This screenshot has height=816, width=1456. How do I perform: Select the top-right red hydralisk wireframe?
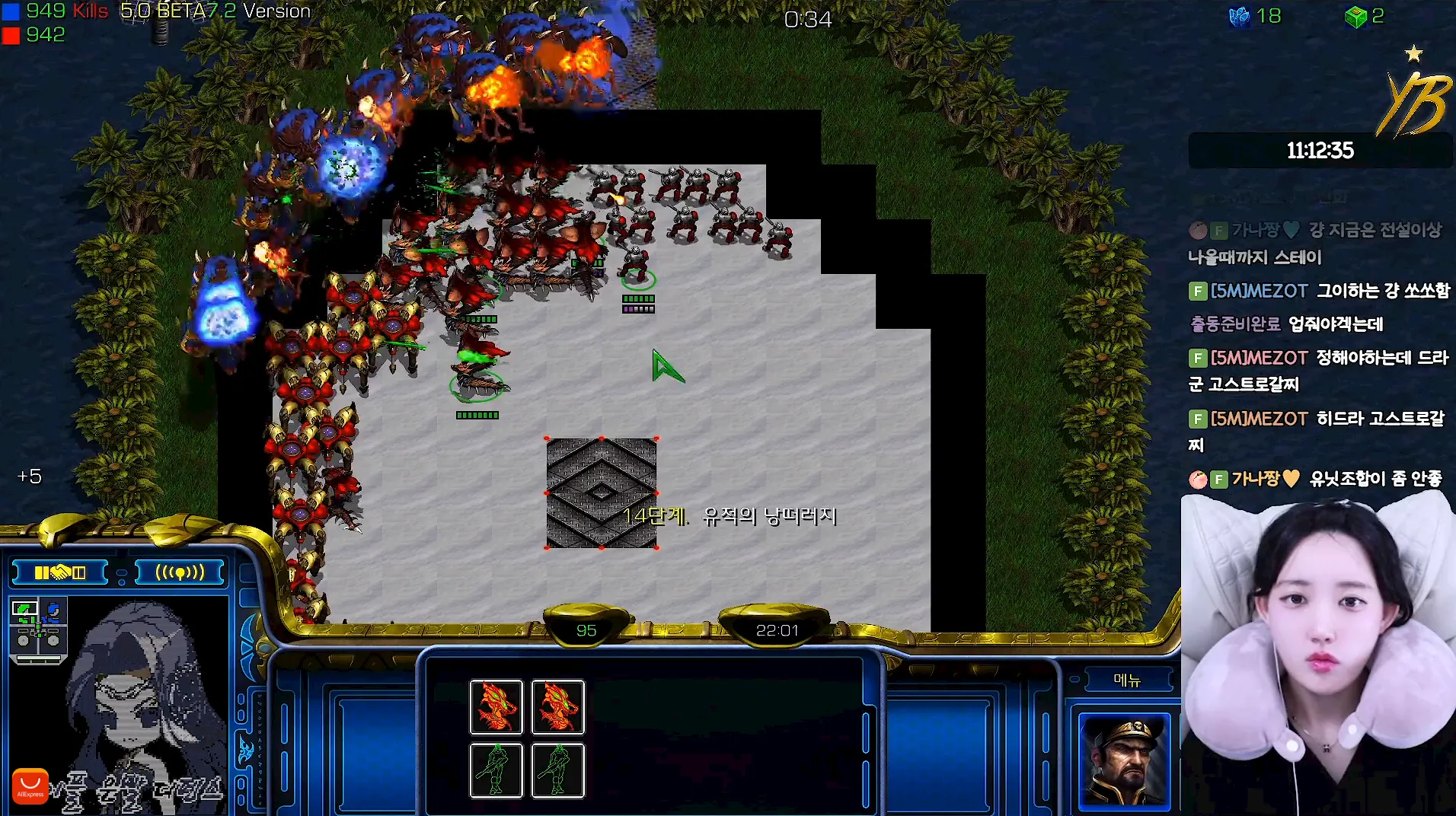557,706
